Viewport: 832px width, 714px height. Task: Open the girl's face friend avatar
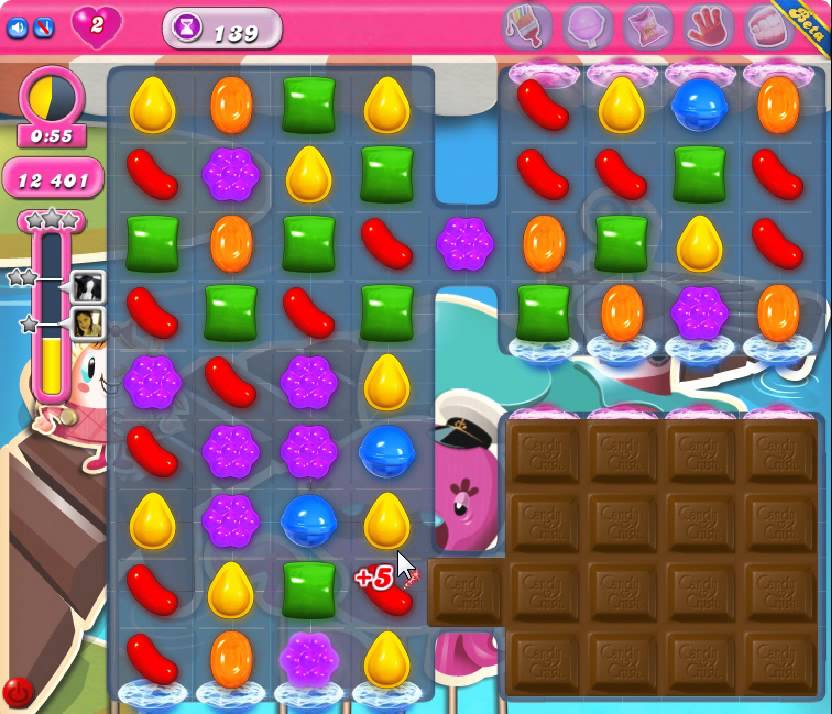pyautogui.click(x=87, y=323)
